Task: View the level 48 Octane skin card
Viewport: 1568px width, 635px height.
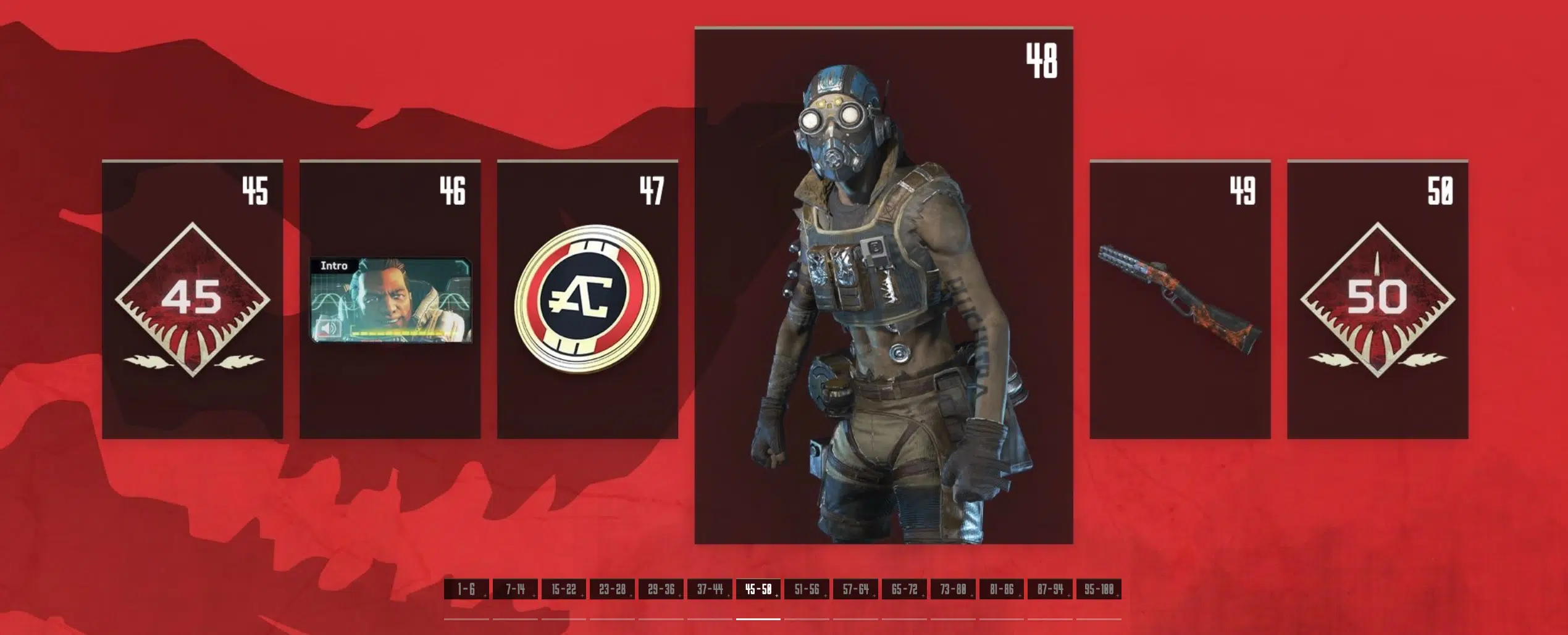Action: click(x=883, y=285)
